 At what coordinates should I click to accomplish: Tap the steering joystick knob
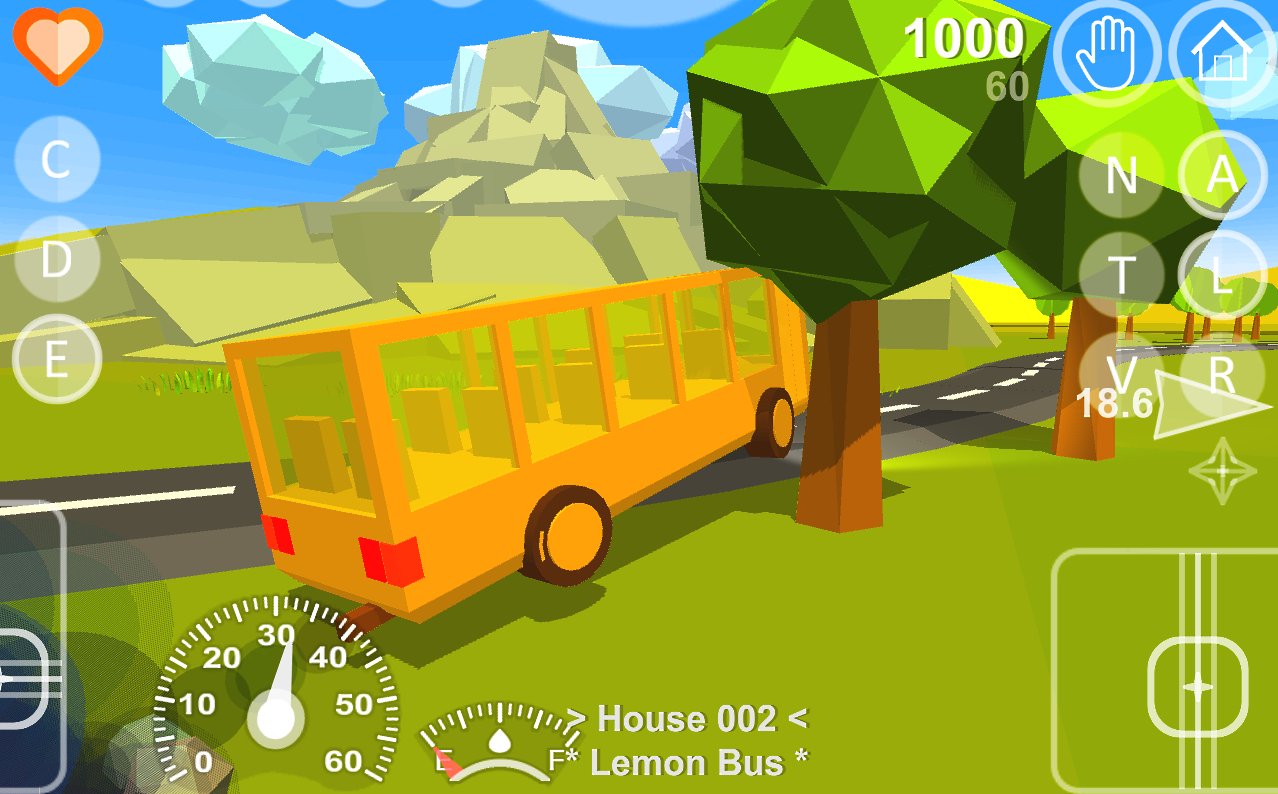1197,687
